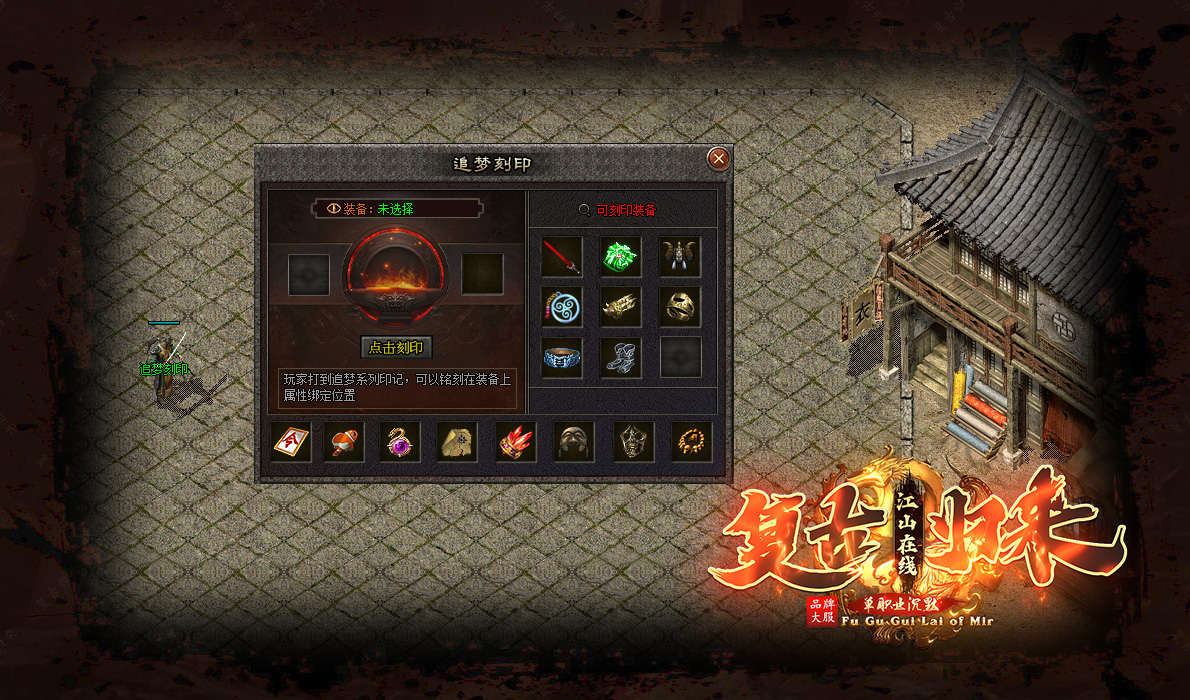Click the 装备 未选择 equipment selector

396,209
